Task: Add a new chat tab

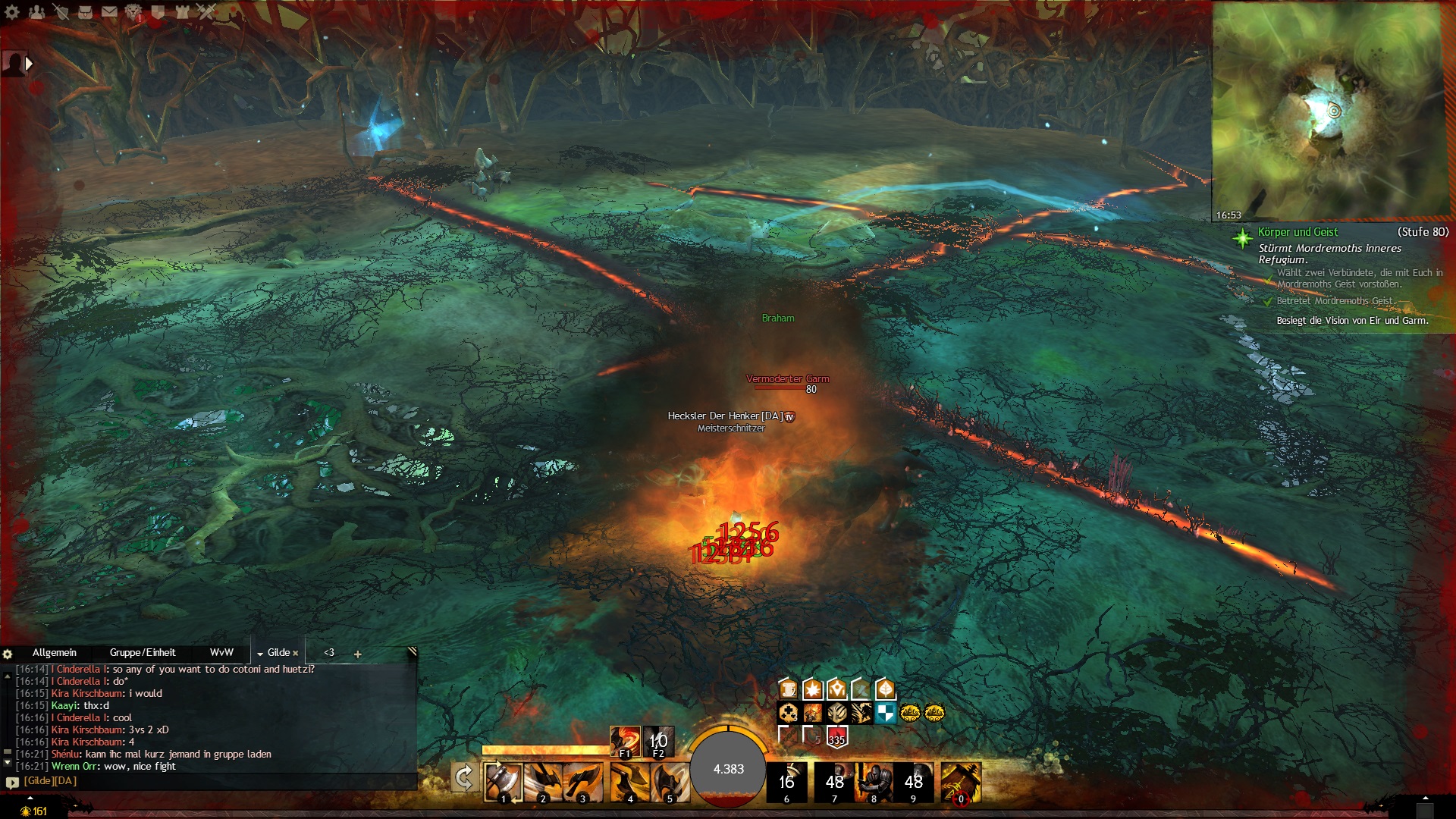Action: [x=357, y=654]
